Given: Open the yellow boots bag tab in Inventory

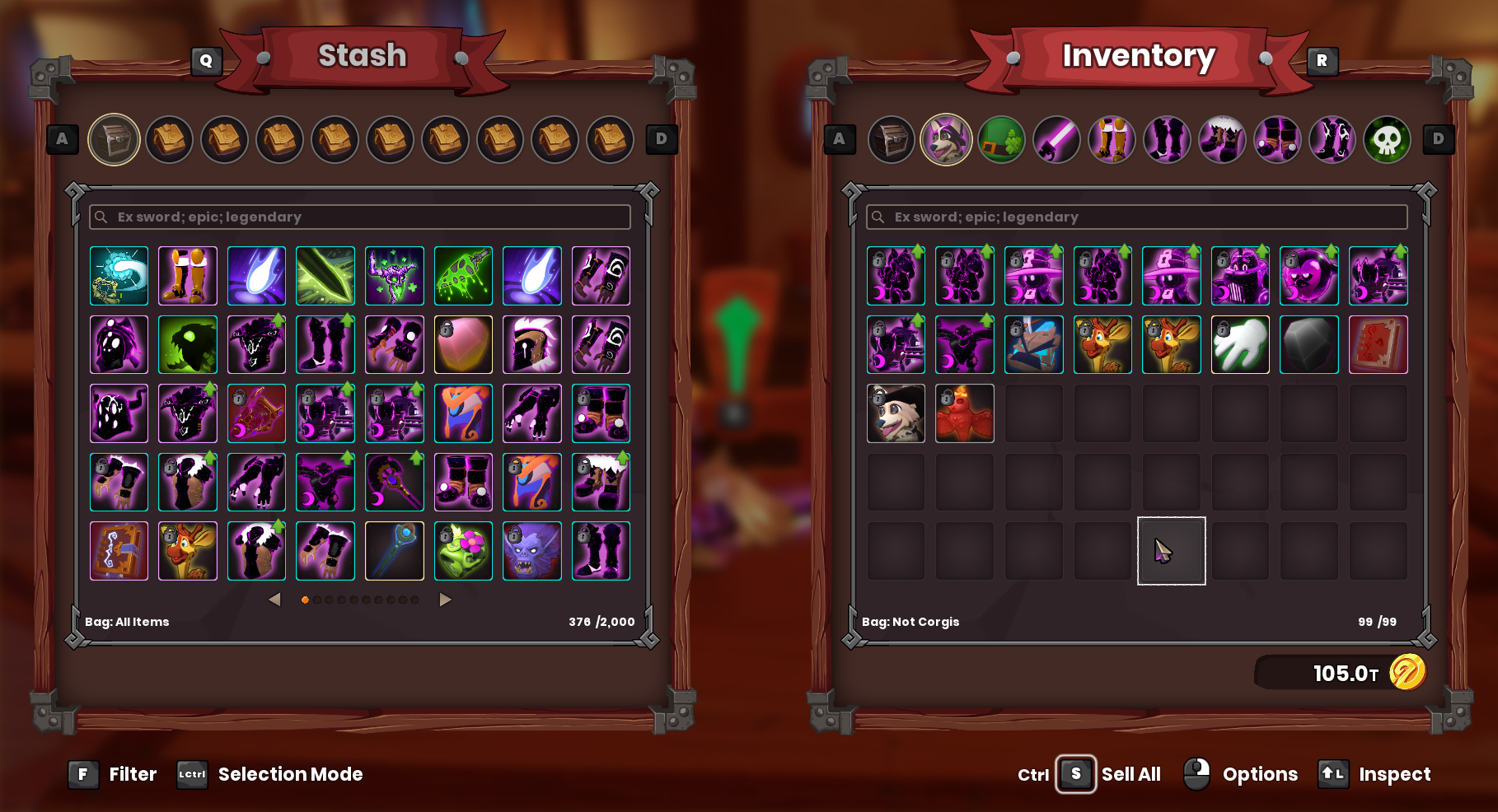Looking at the screenshot, I should pyautogui.click(x=1112, y=139).
